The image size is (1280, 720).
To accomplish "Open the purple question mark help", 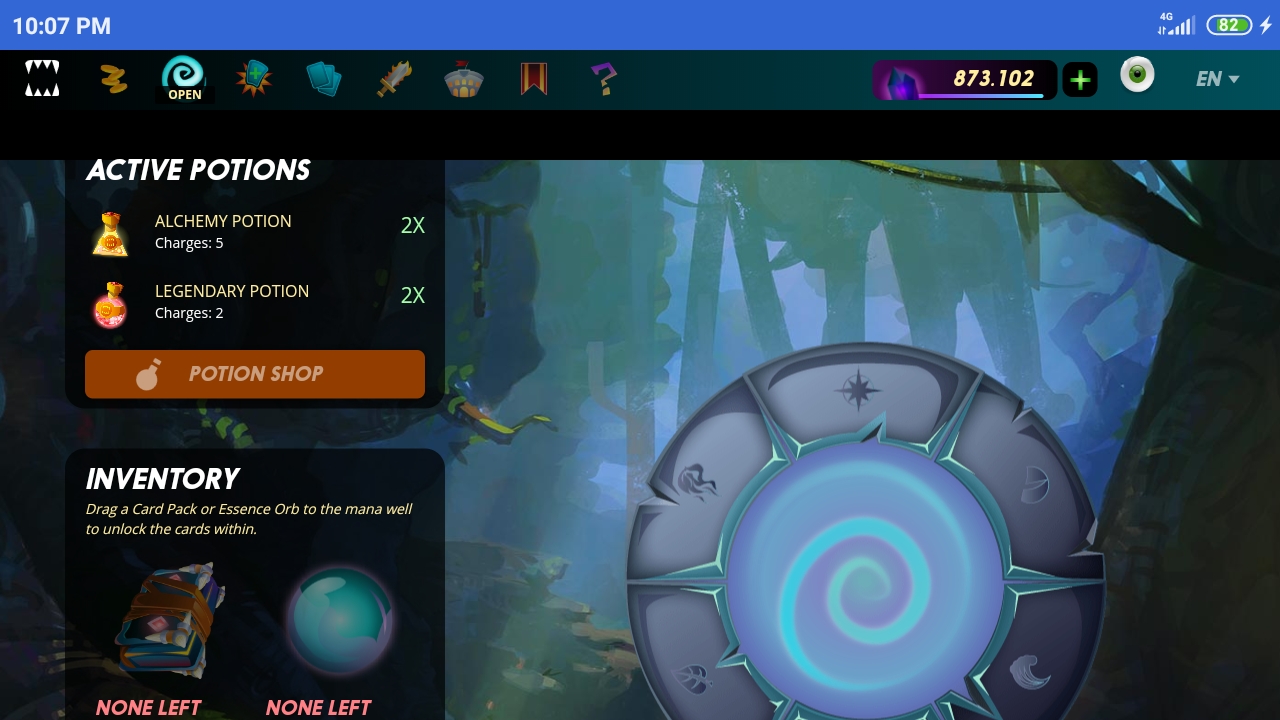I will click(603, 79).
